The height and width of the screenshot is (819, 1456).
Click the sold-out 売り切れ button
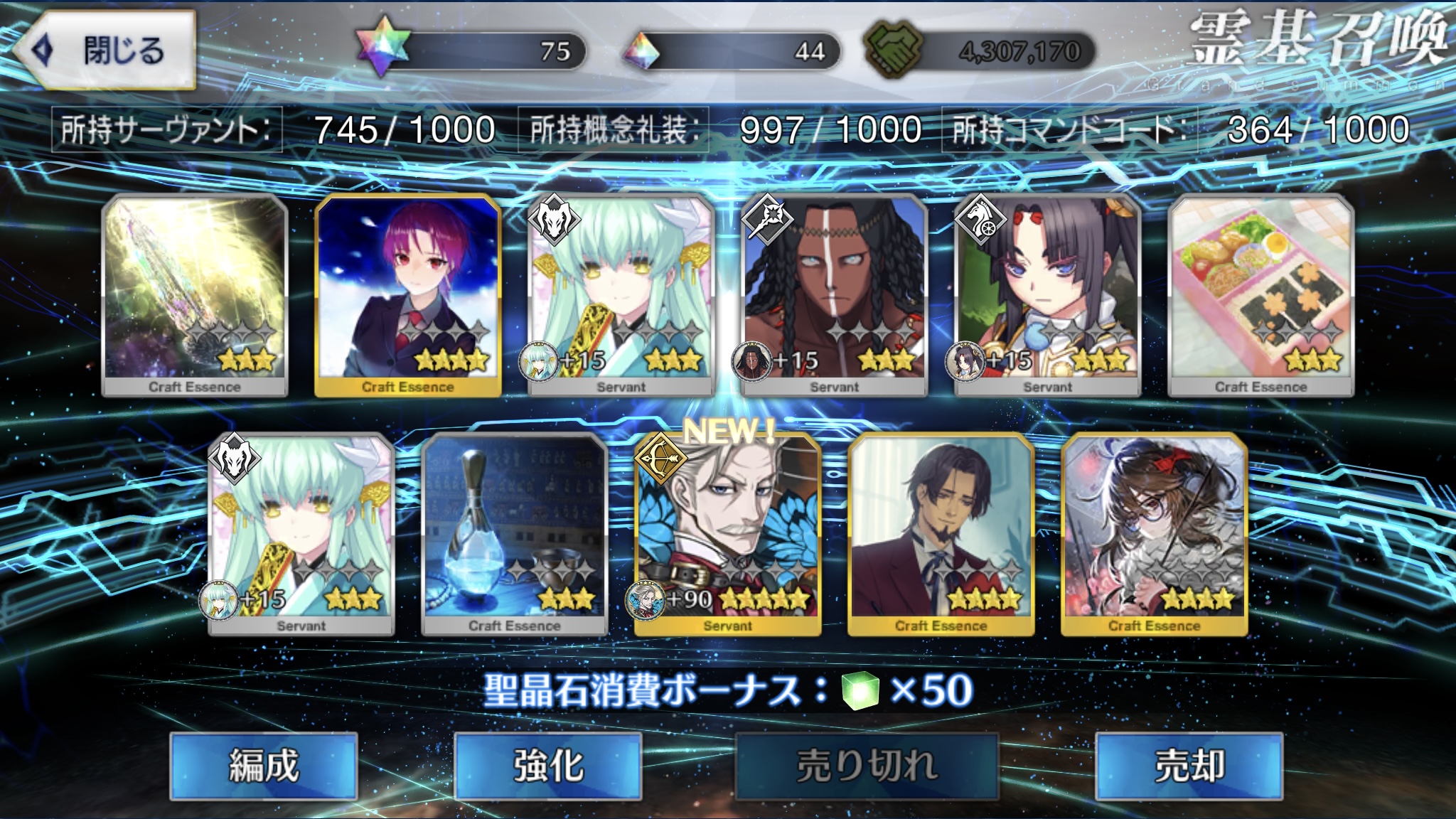[867, 766]
